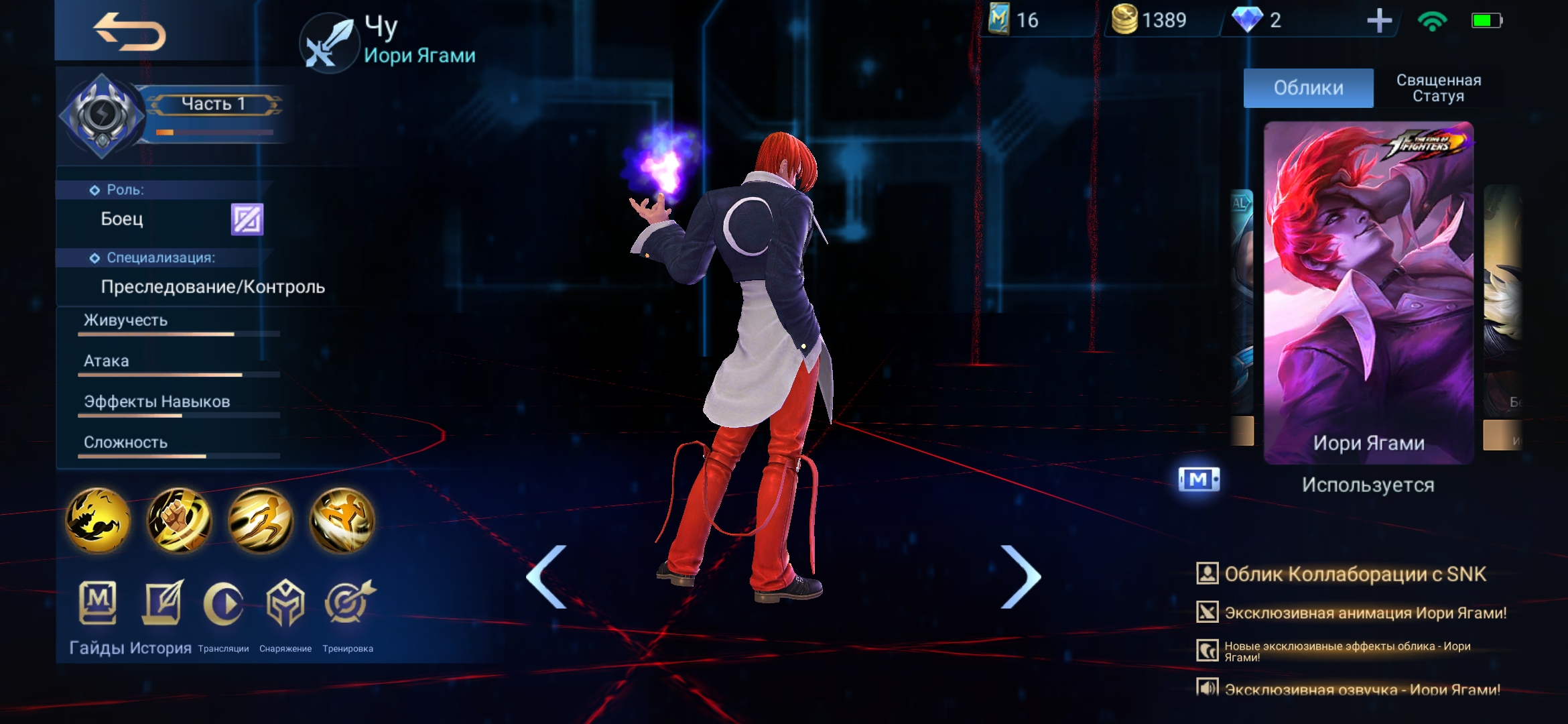Add diamonds with the plus button

pos(1379,21)
